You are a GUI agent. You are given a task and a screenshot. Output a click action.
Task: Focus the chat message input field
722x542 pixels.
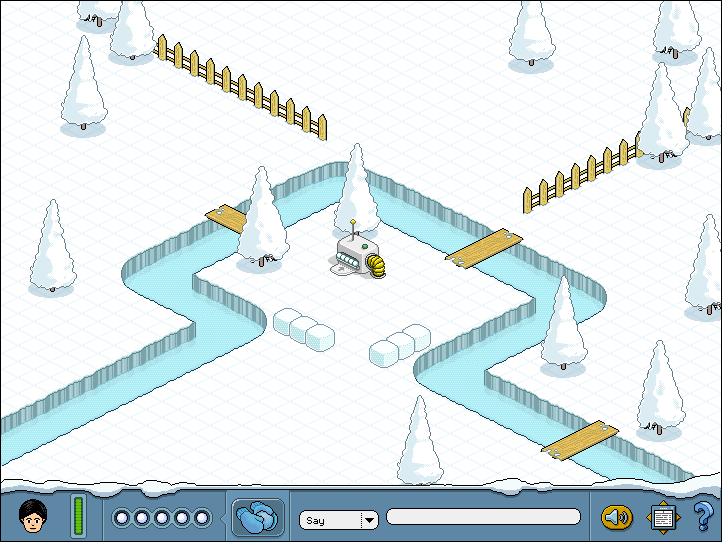point(483,517)
